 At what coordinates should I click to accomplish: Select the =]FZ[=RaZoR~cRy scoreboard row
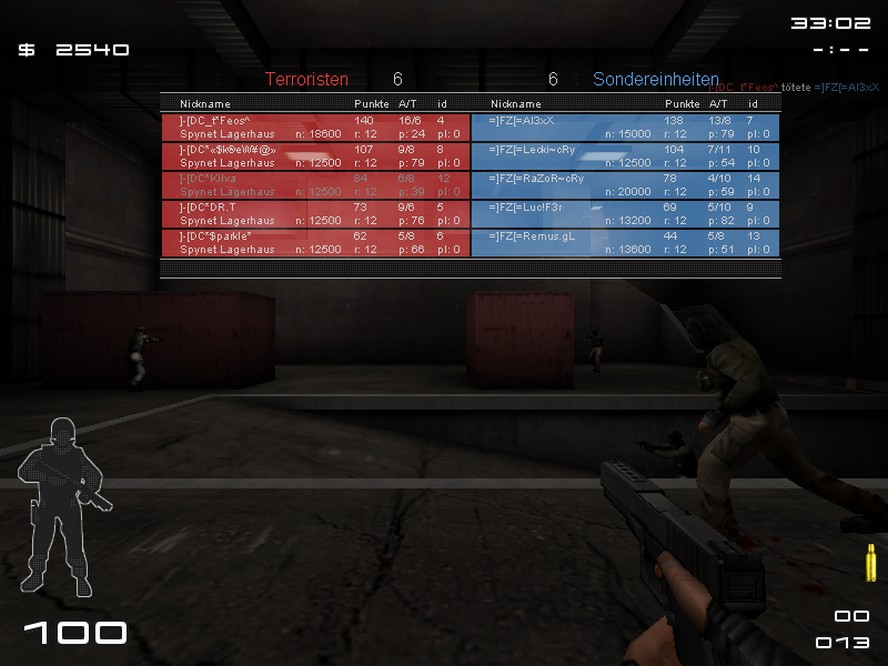[x=625, y=185]
